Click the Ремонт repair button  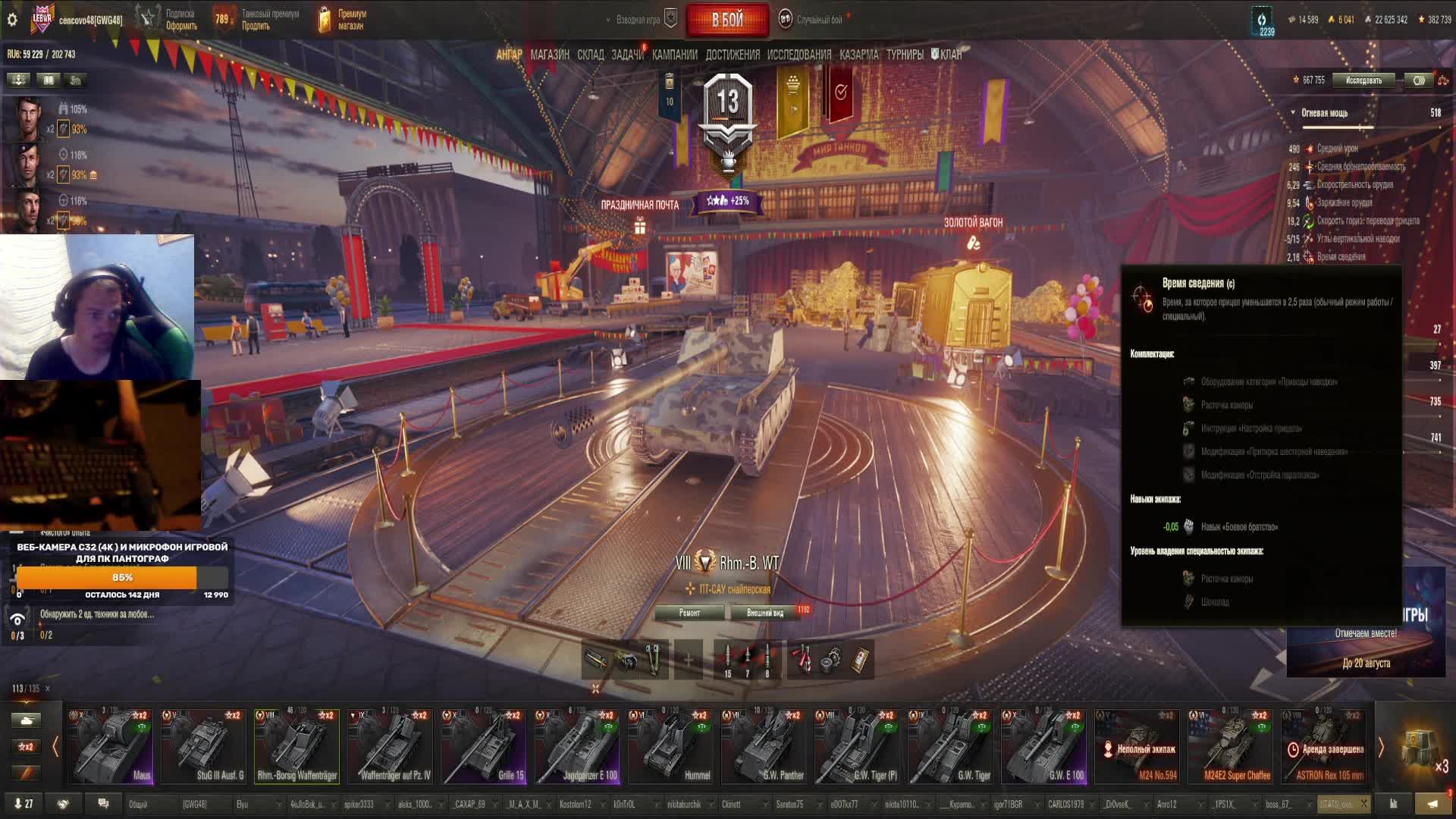[x=689, y=613]
